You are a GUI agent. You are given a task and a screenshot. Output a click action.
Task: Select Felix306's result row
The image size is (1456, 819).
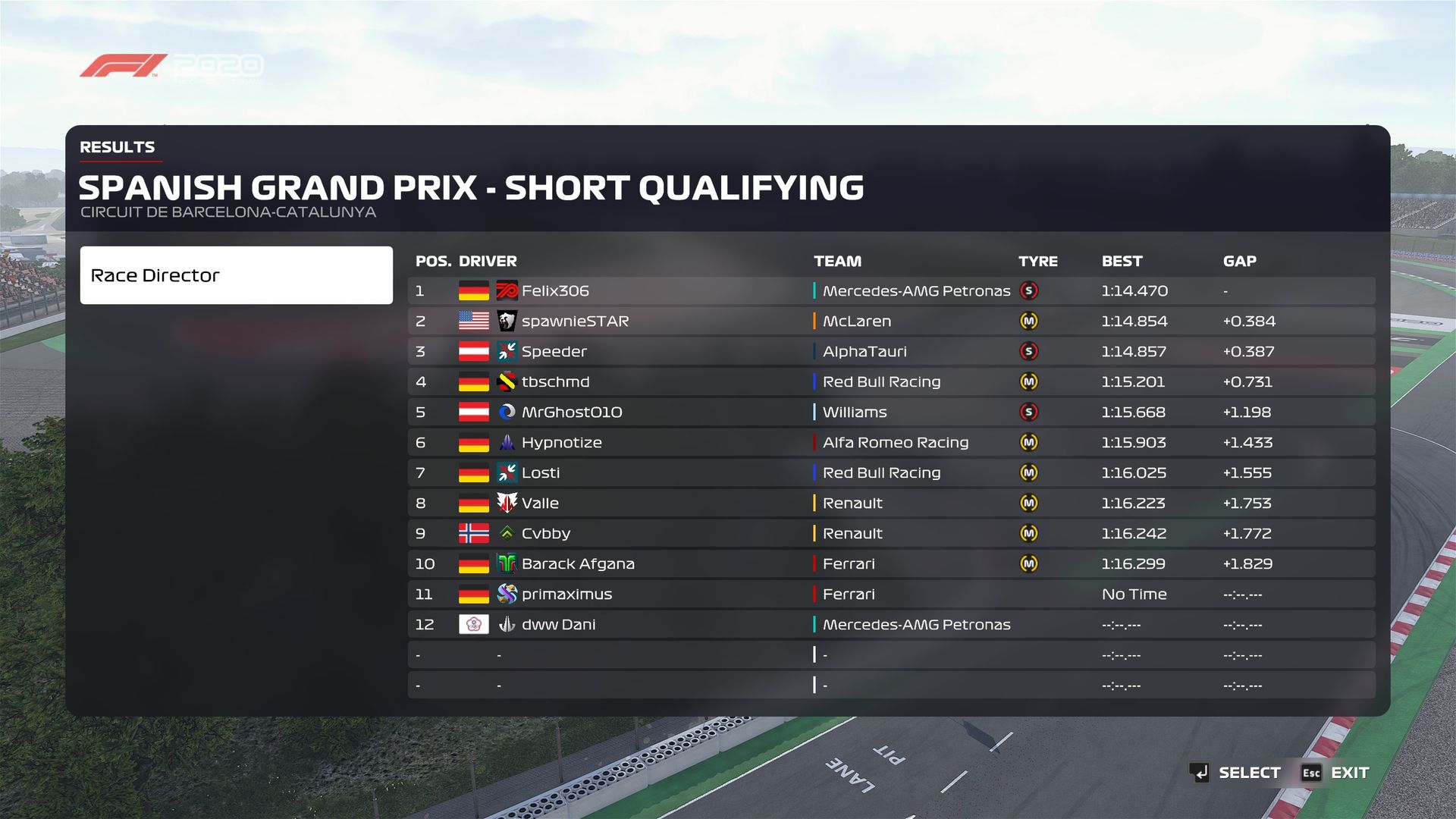(x=890, y=291)
